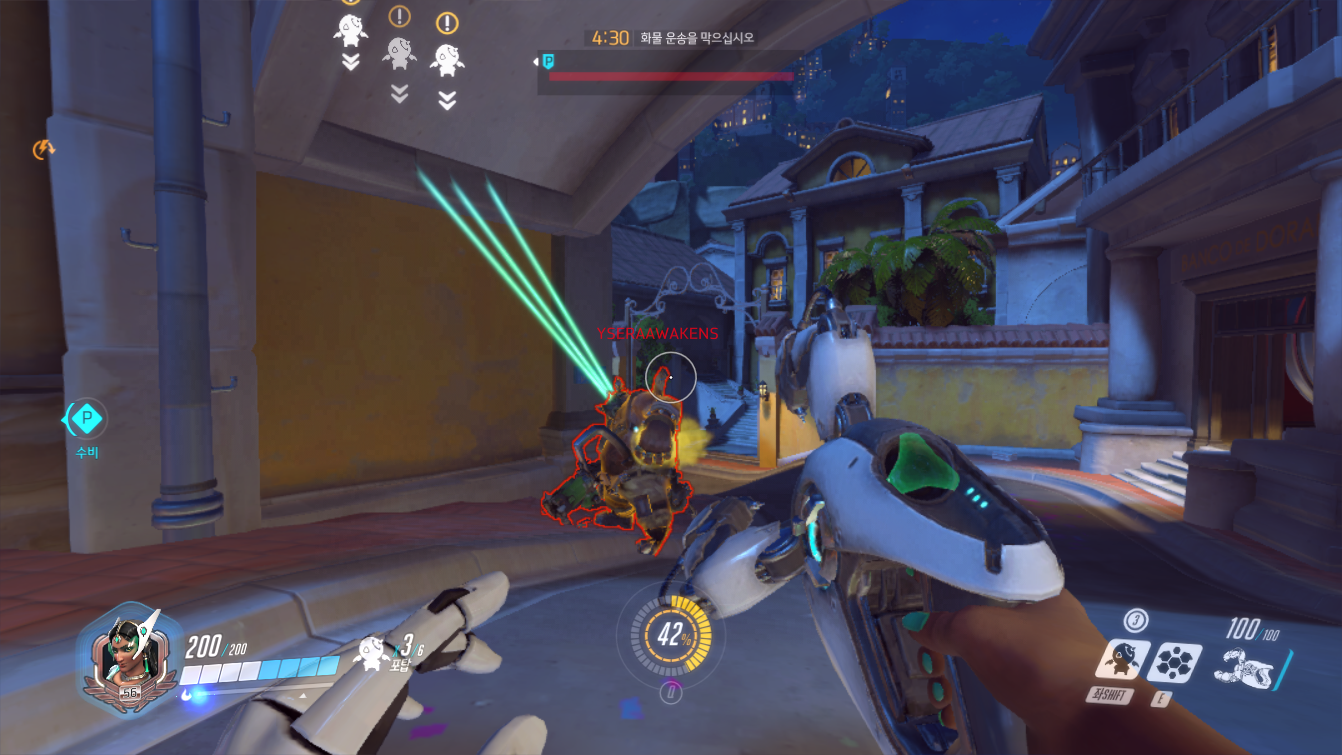The width and height of the screenshot is (1342, 755).
Task: Toggle the exclamation alert above the second turret icon
Action: pyautogui.click(x=401, y=17)
